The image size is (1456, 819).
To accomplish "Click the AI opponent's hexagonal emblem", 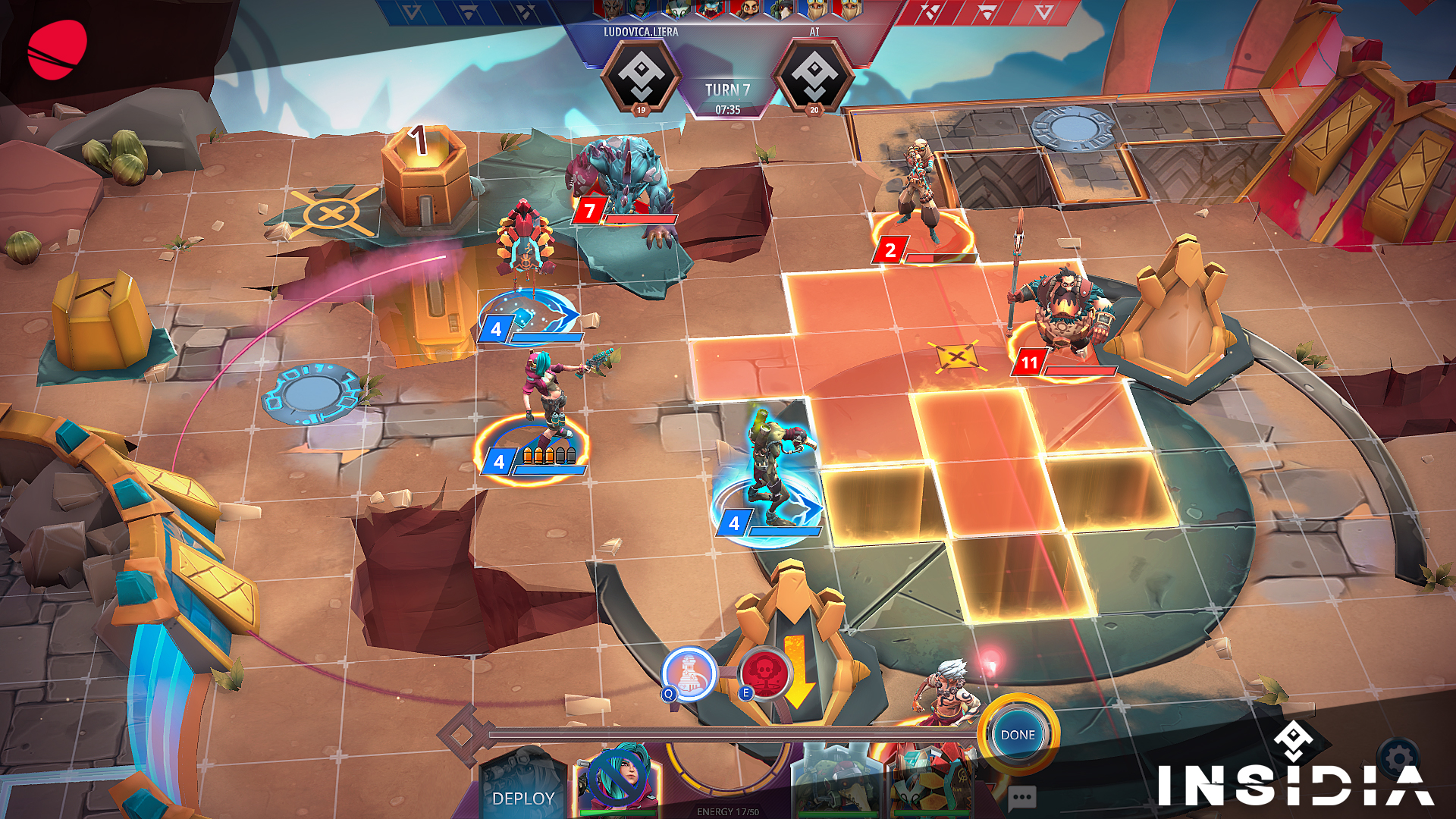I will 814,74.
